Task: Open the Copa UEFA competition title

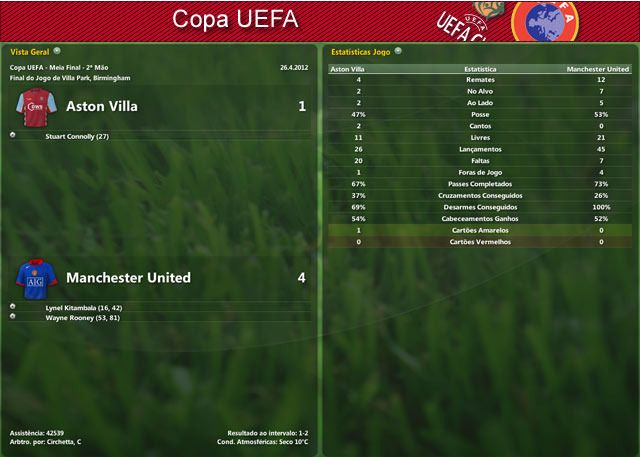Action: (235, 18)
